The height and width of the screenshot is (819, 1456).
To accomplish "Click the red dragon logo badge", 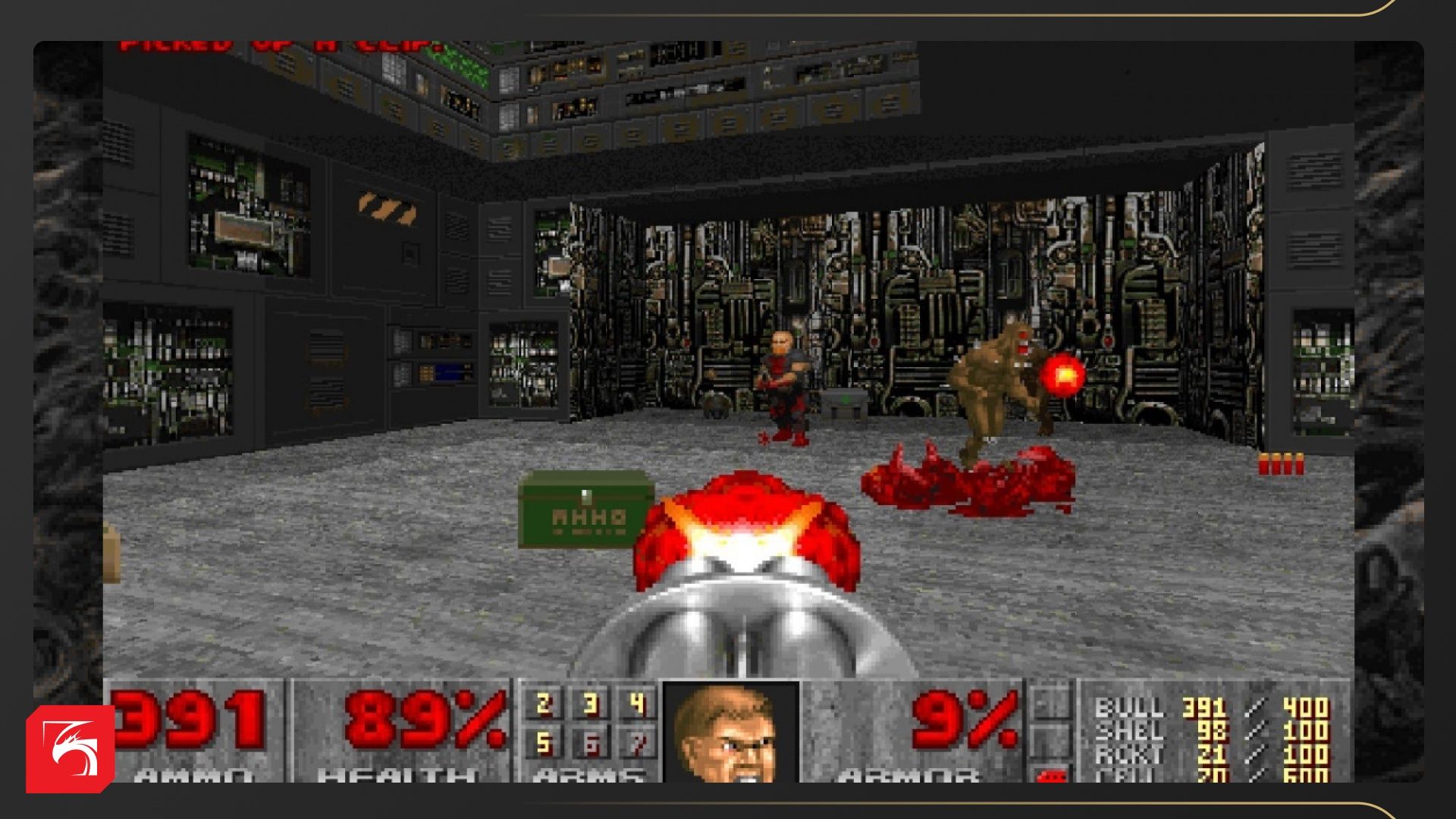I will 71,749.
